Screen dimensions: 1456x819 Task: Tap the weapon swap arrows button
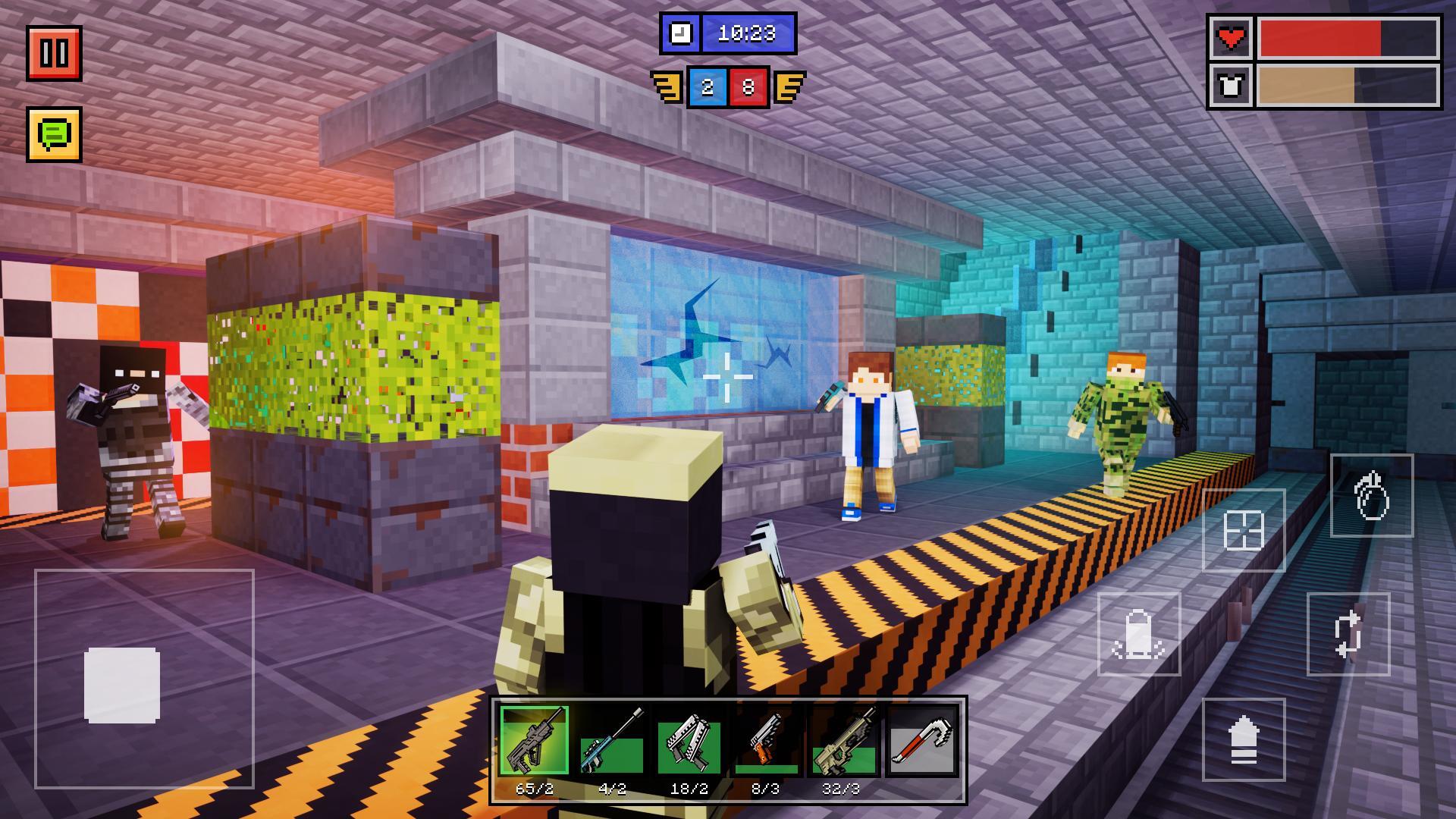1348,634
